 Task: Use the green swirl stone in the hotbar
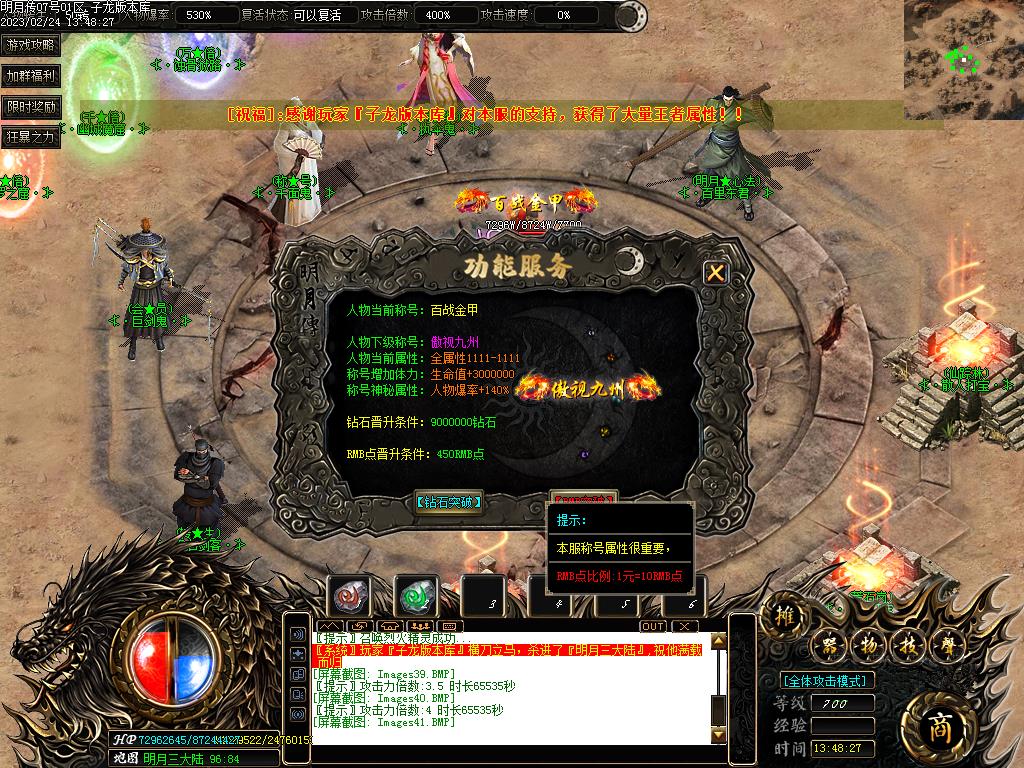(417, 596)
